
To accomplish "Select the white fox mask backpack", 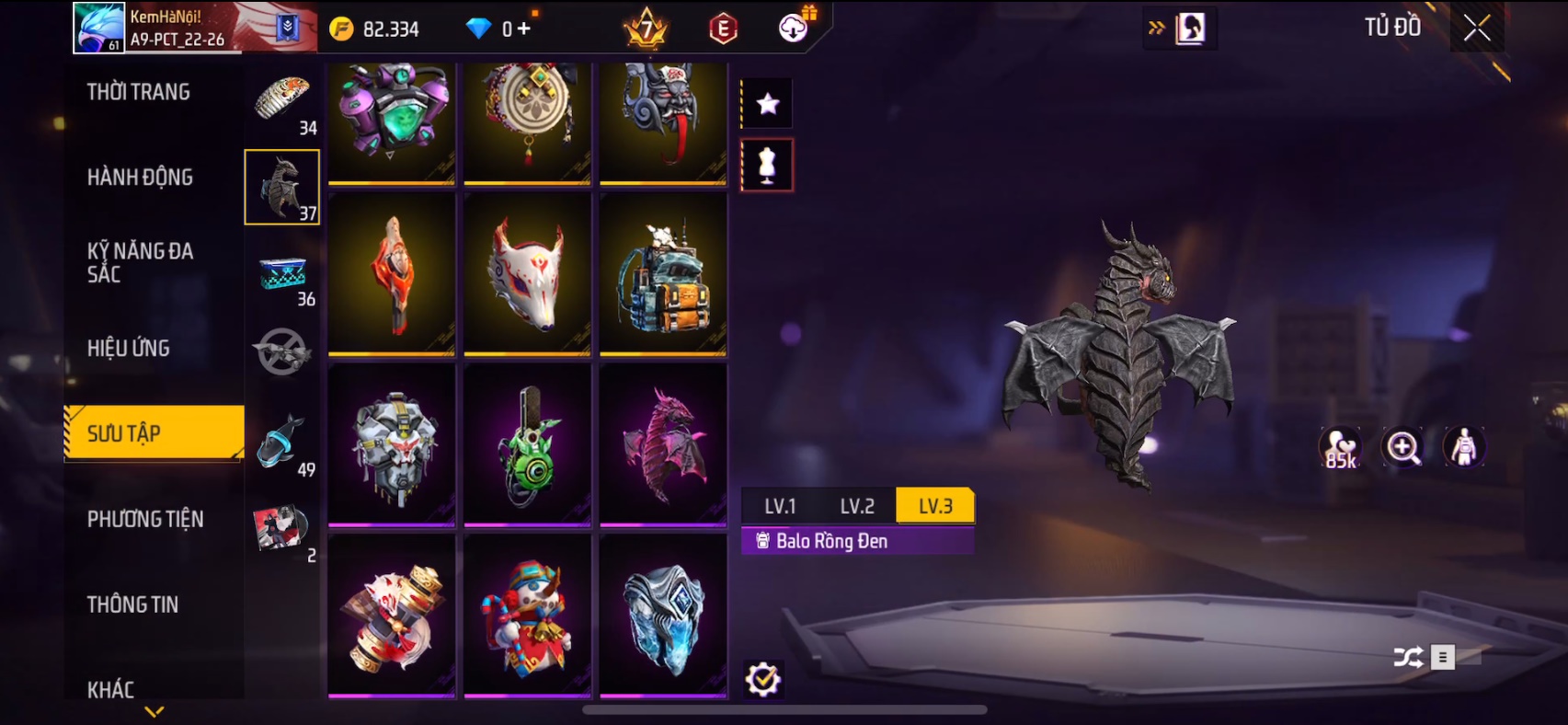I will click(x=527, y=273).
